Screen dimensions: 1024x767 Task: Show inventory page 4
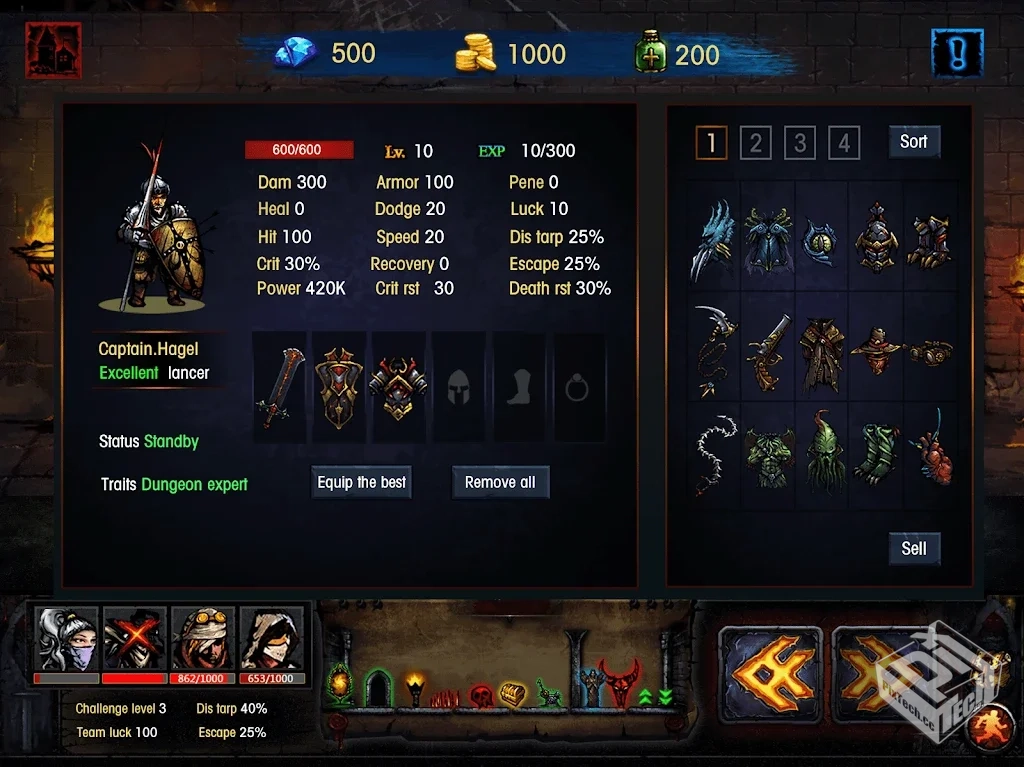[x=843, y=143]
